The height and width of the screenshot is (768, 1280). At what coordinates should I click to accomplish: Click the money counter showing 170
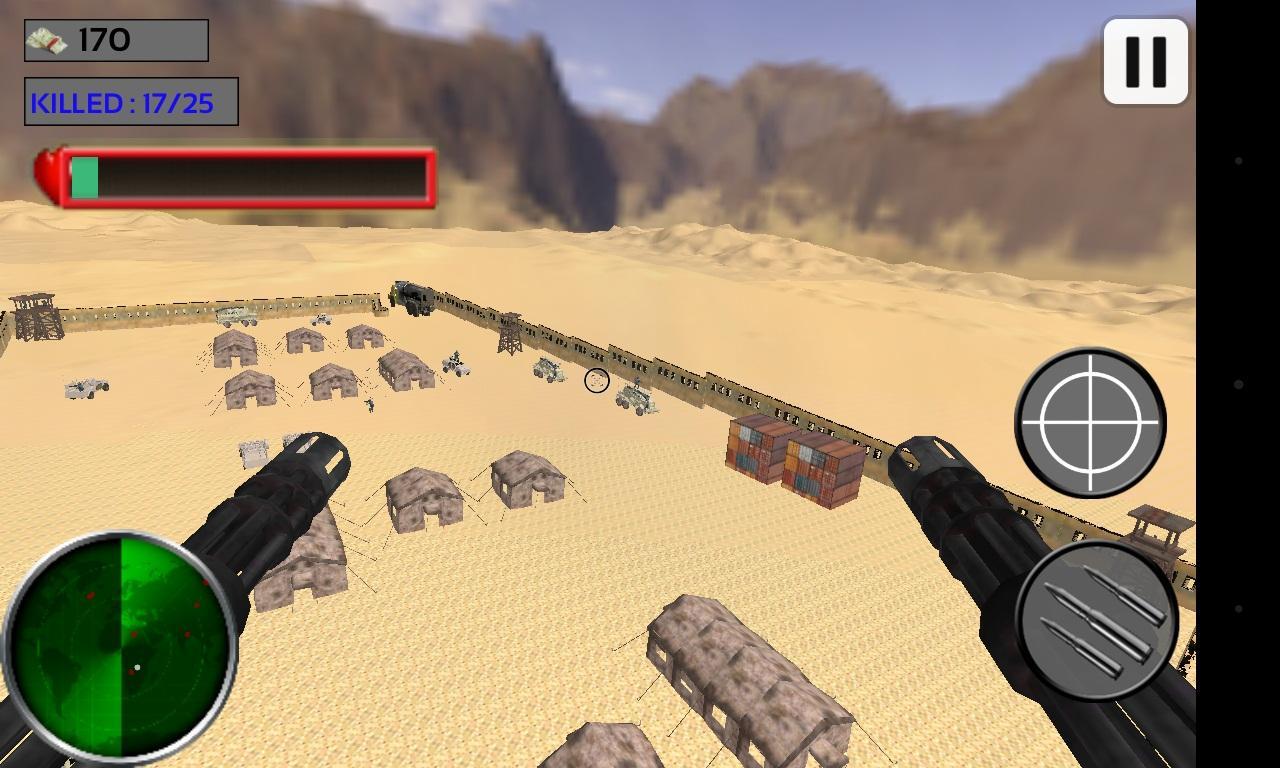113,38
